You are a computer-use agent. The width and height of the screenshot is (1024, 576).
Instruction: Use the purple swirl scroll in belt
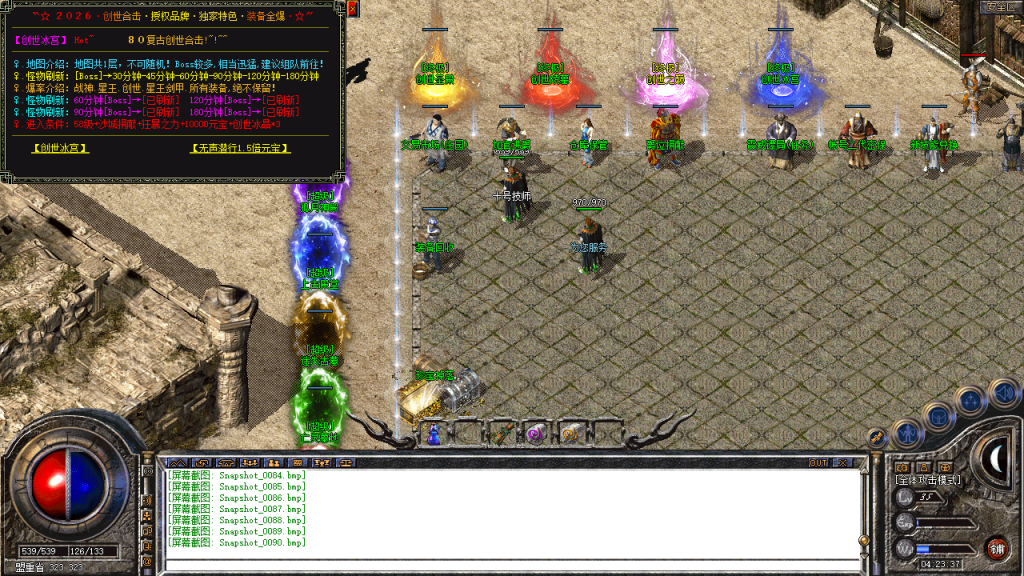[536, 433]
